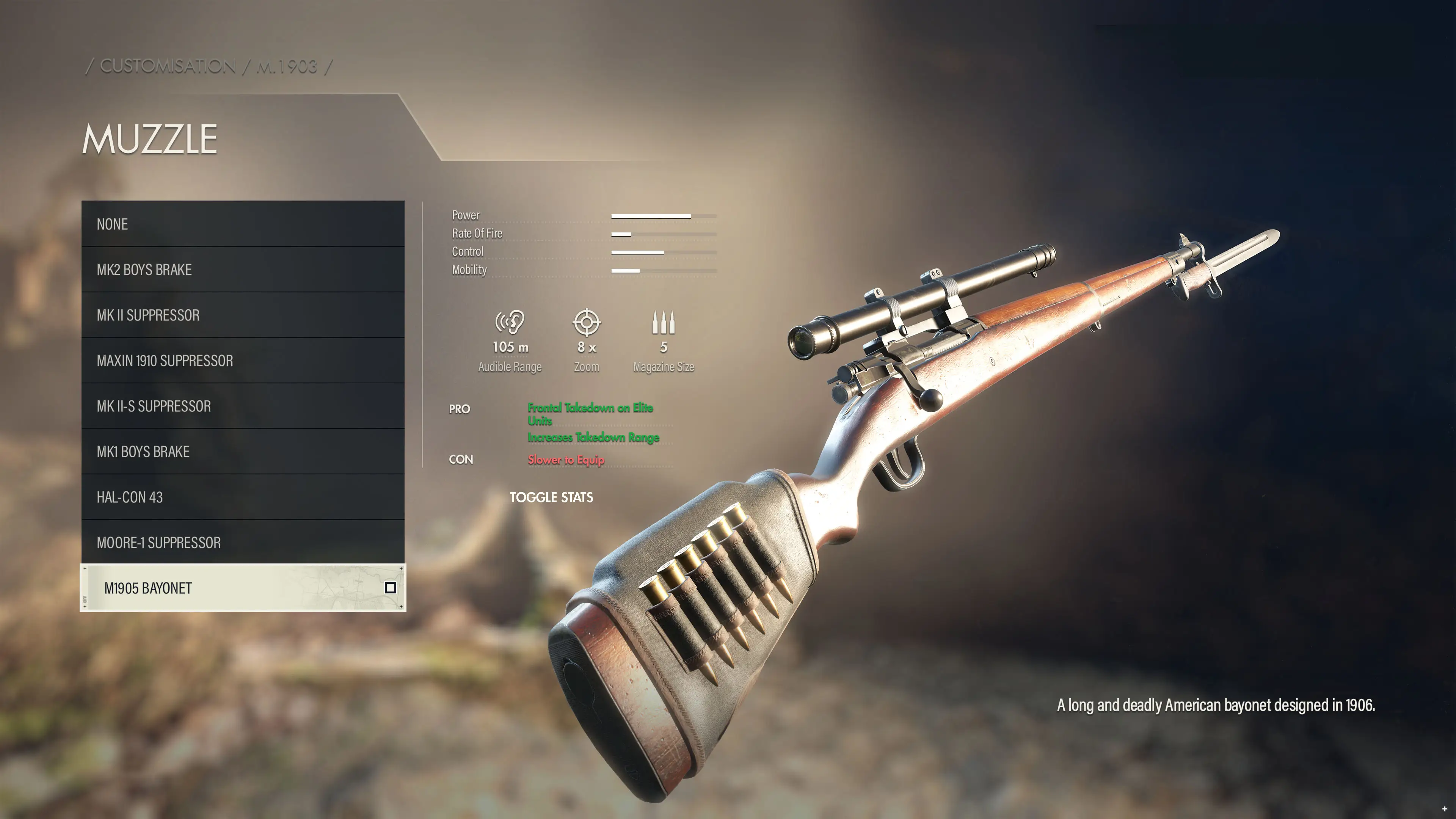Select the MK II-S Suppressor
This screenshot has width=1456, height=819.
tap(243, 406)
